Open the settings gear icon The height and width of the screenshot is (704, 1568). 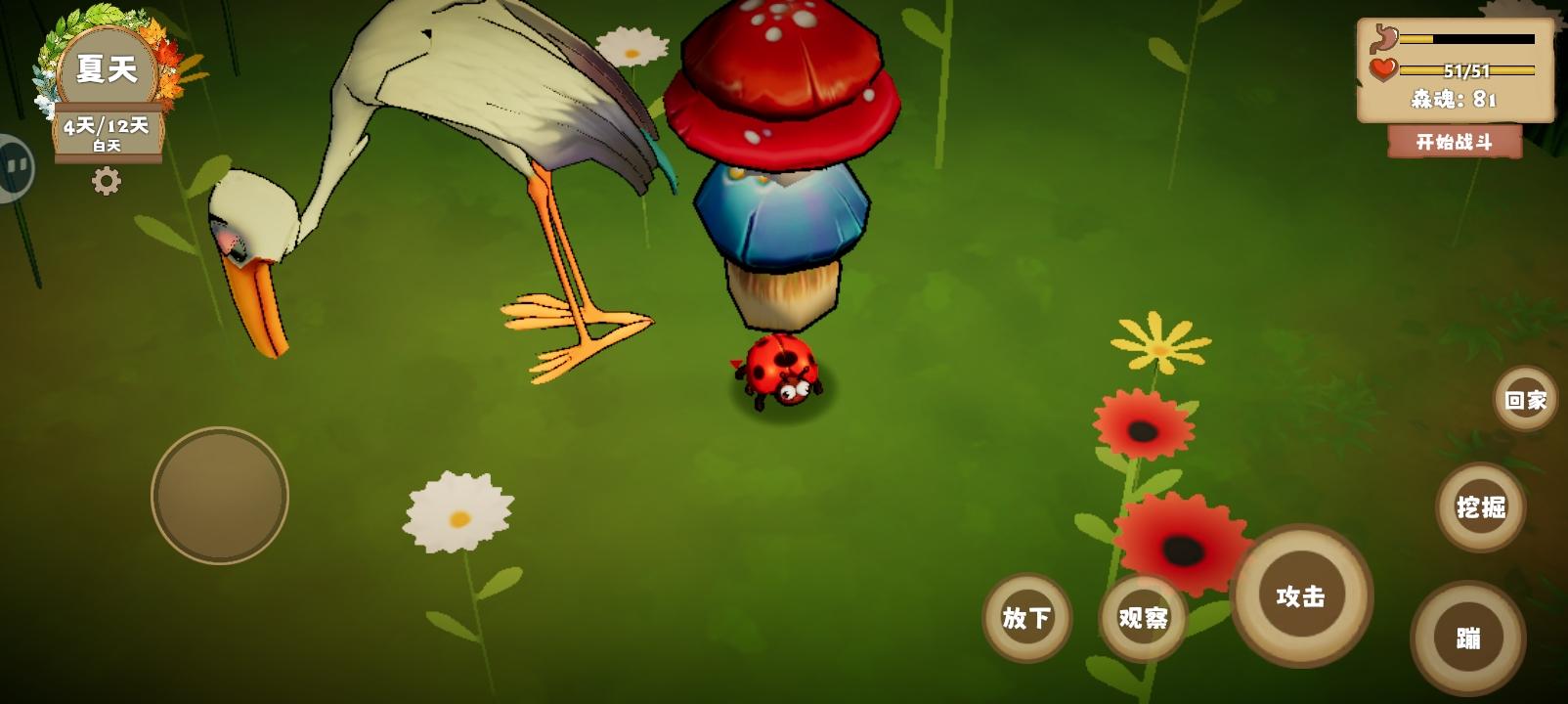point(107,179)
